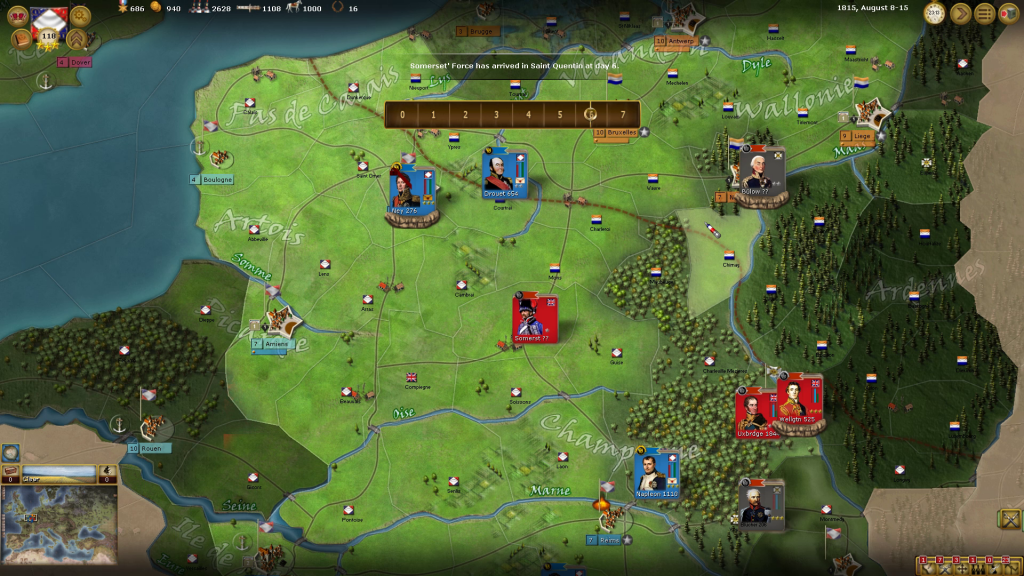Click the square icon above the minimap

[x=11, y=453]
